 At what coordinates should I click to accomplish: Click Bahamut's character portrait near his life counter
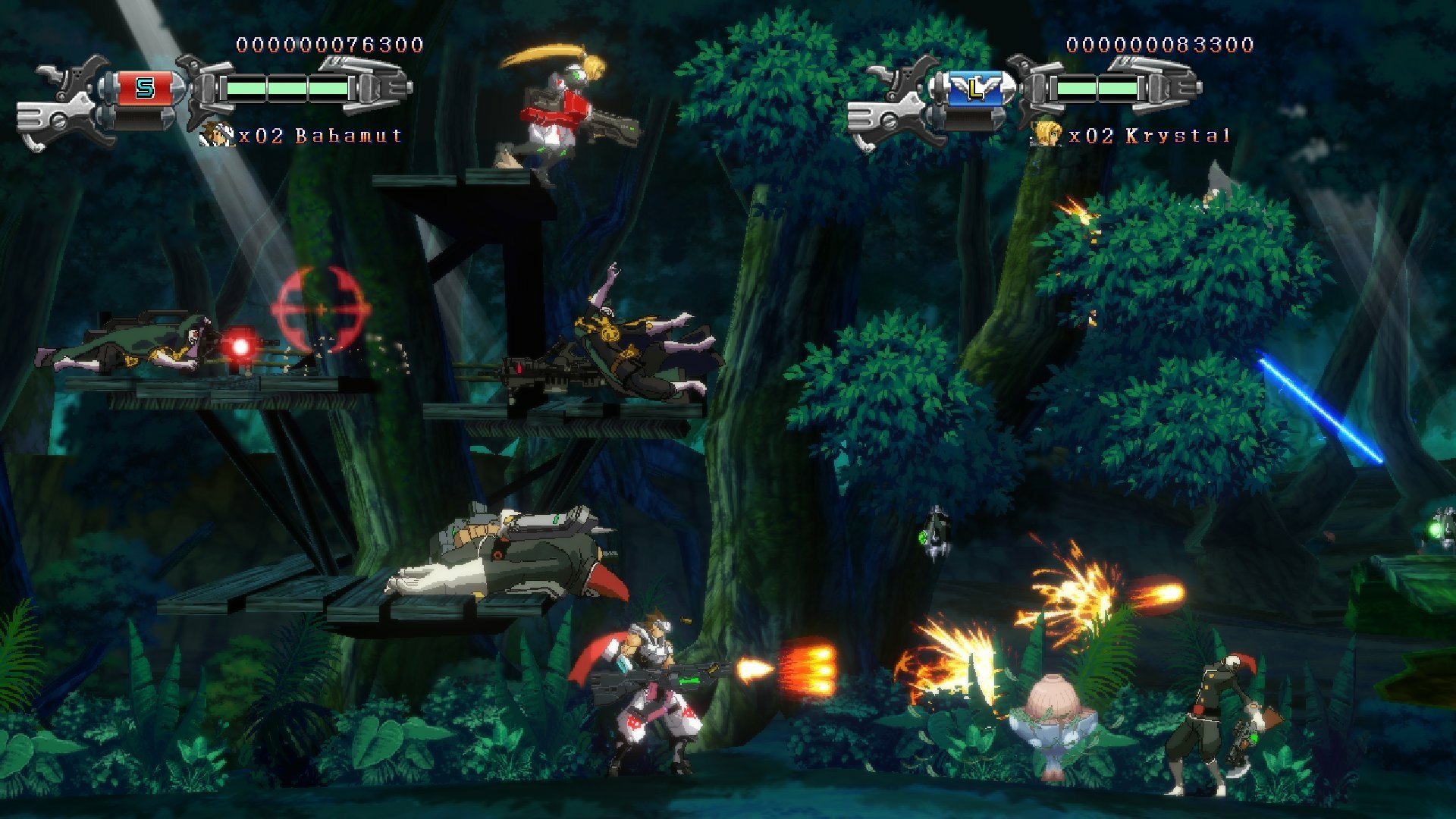click(215, 135)
